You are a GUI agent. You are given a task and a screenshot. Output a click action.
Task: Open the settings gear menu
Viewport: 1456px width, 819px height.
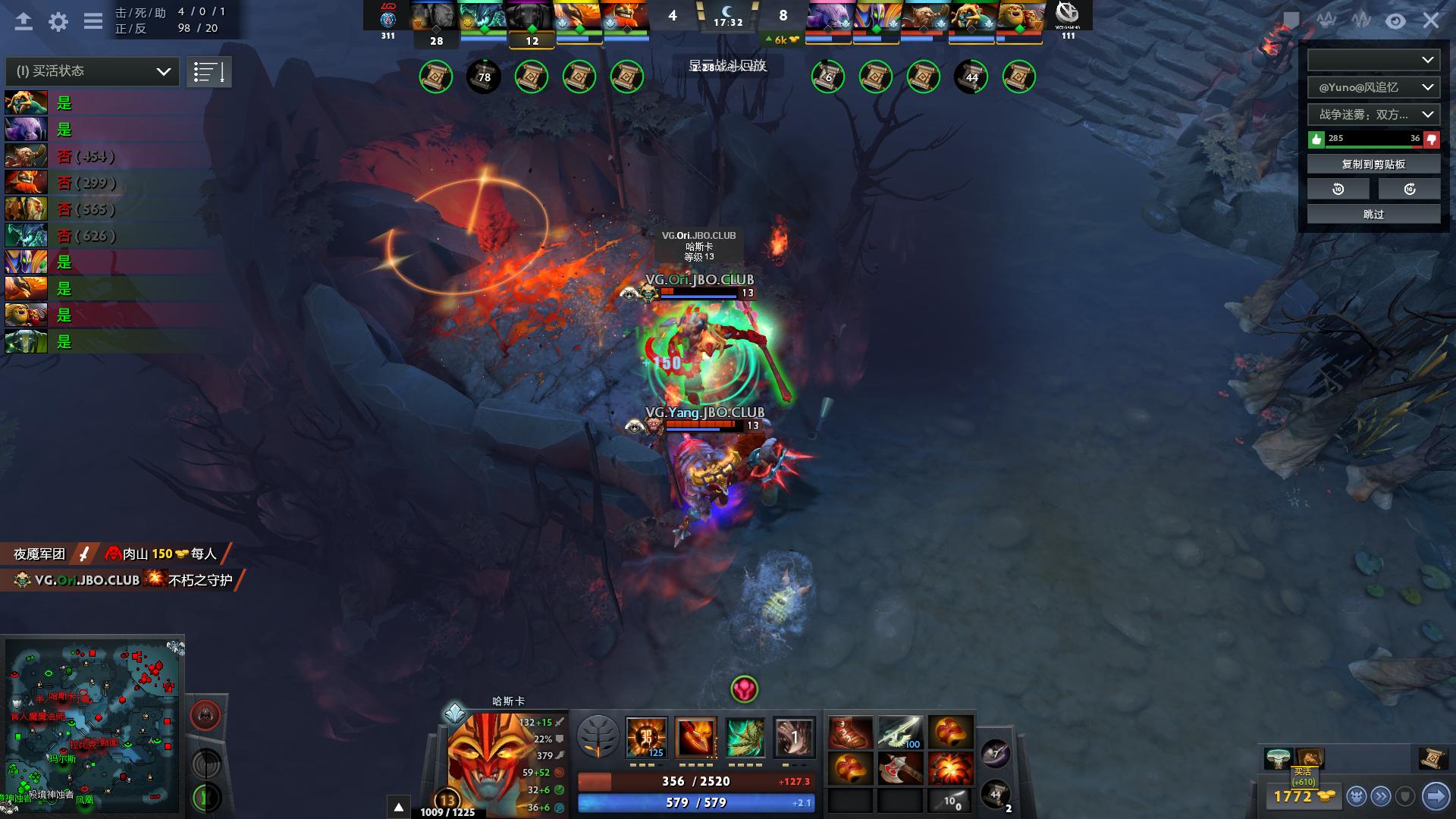(x=58, y=21)
